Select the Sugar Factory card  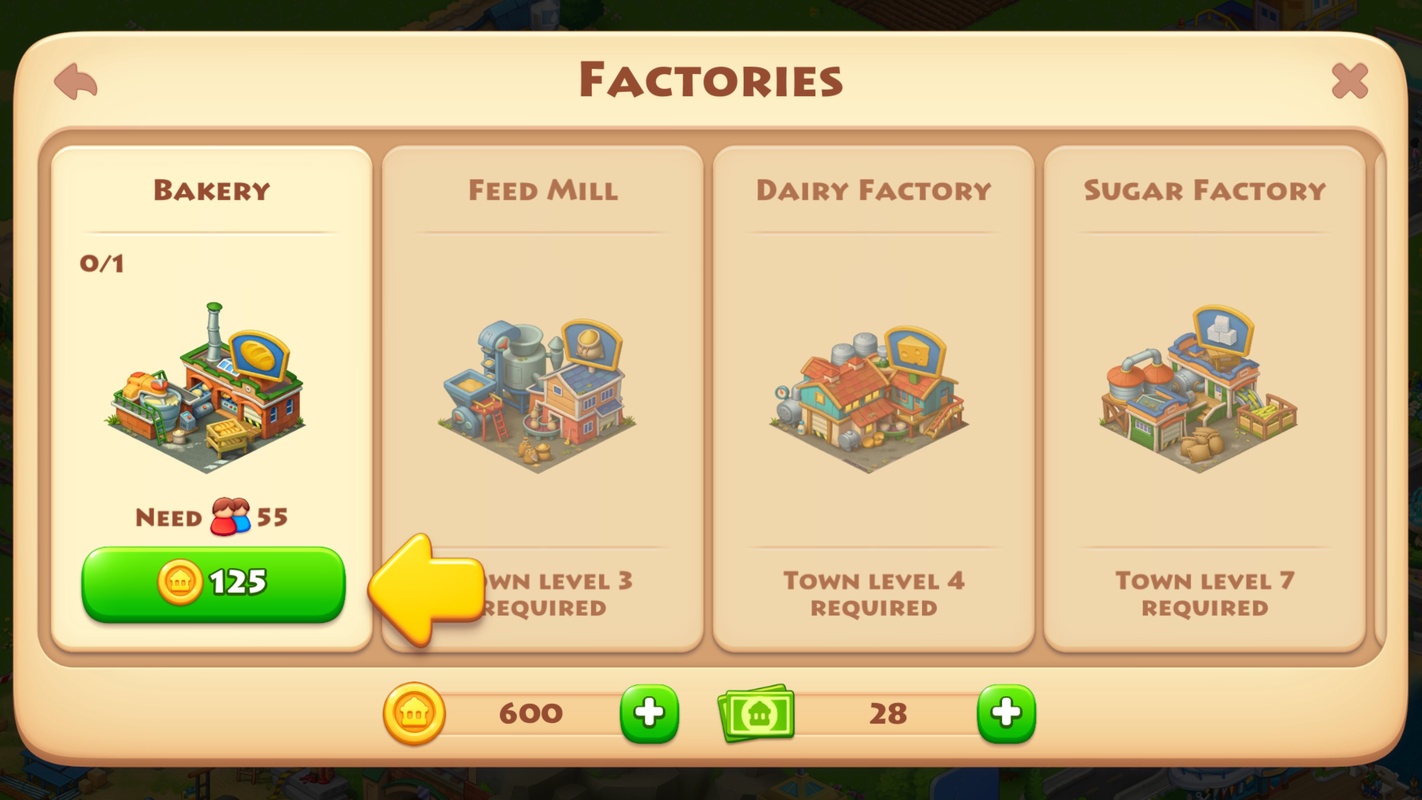(1205, 395)
